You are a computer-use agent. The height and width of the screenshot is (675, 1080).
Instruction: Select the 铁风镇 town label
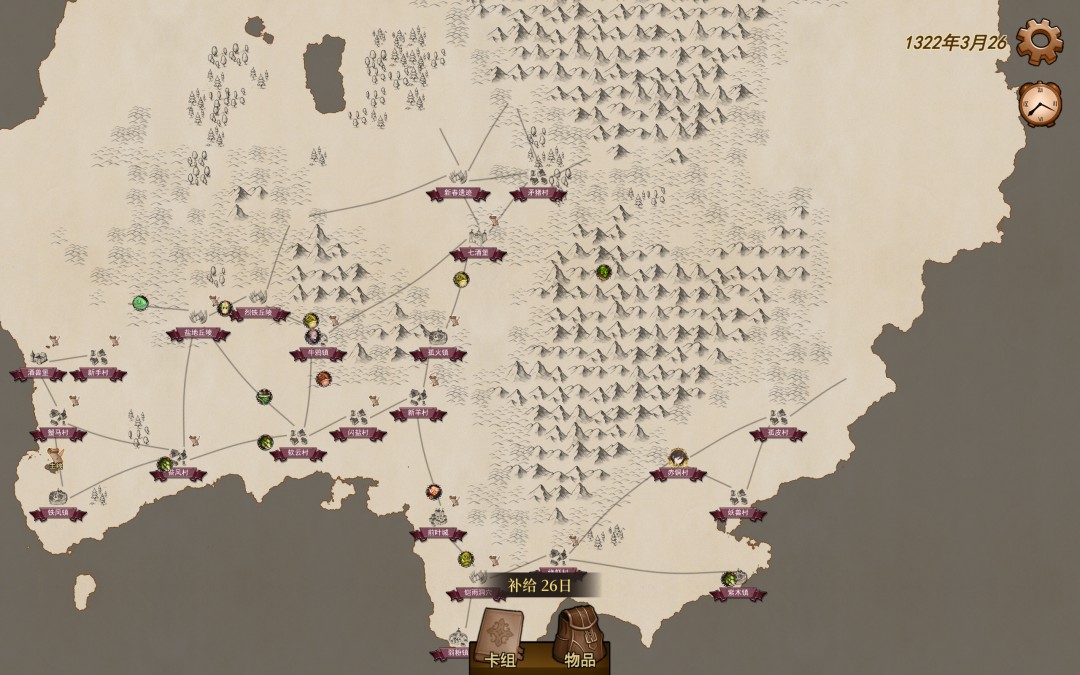[59, 513]
